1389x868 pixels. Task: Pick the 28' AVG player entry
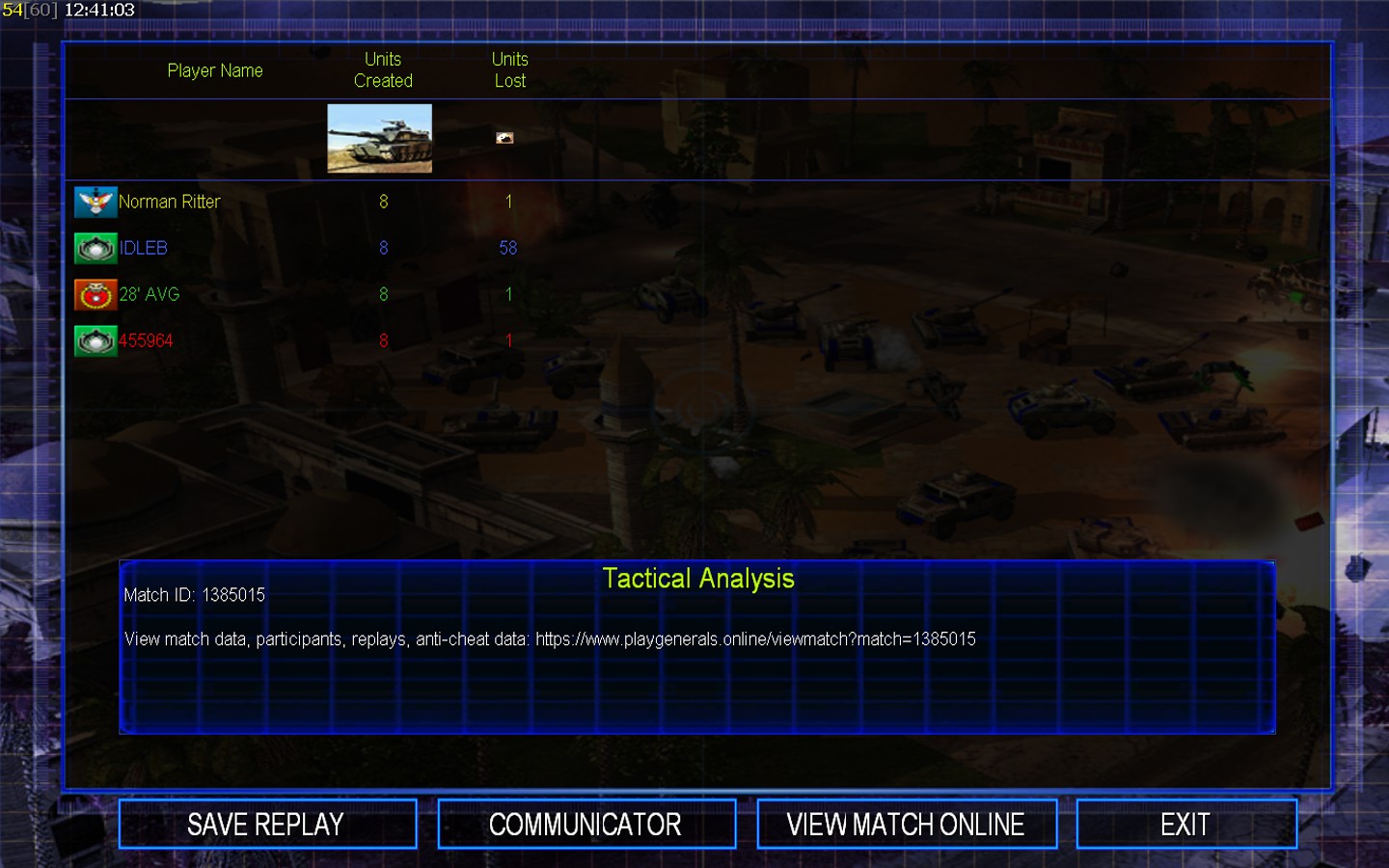pos(150,294)
